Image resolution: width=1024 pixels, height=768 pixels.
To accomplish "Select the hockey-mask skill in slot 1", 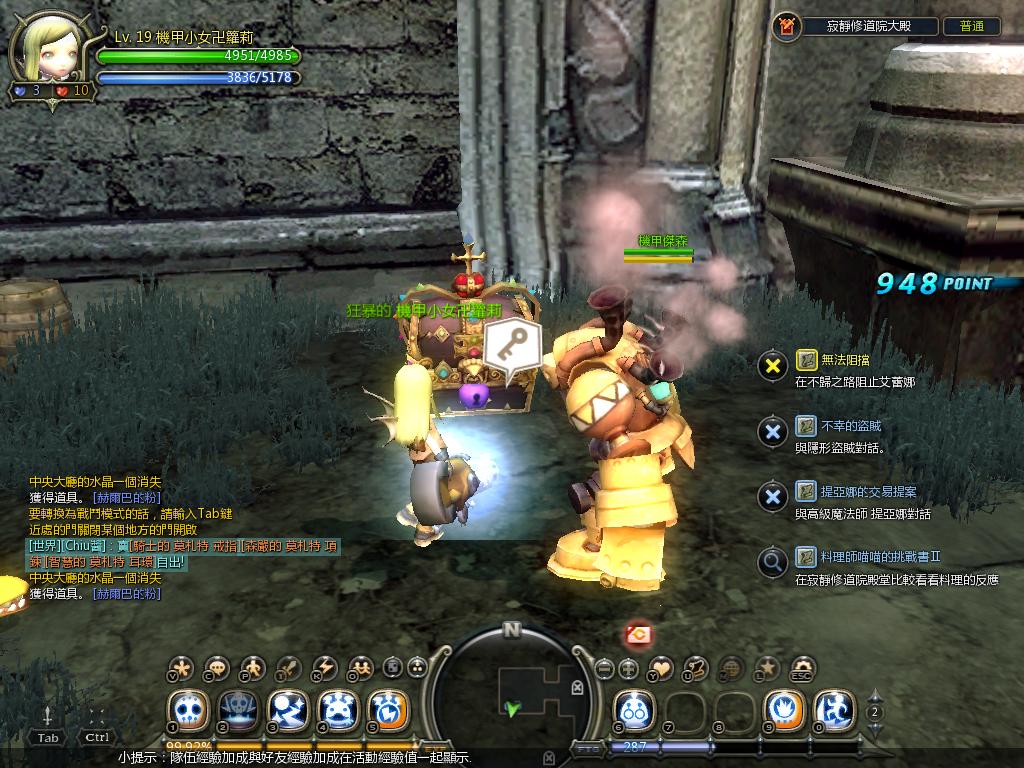I will (187, 711).
